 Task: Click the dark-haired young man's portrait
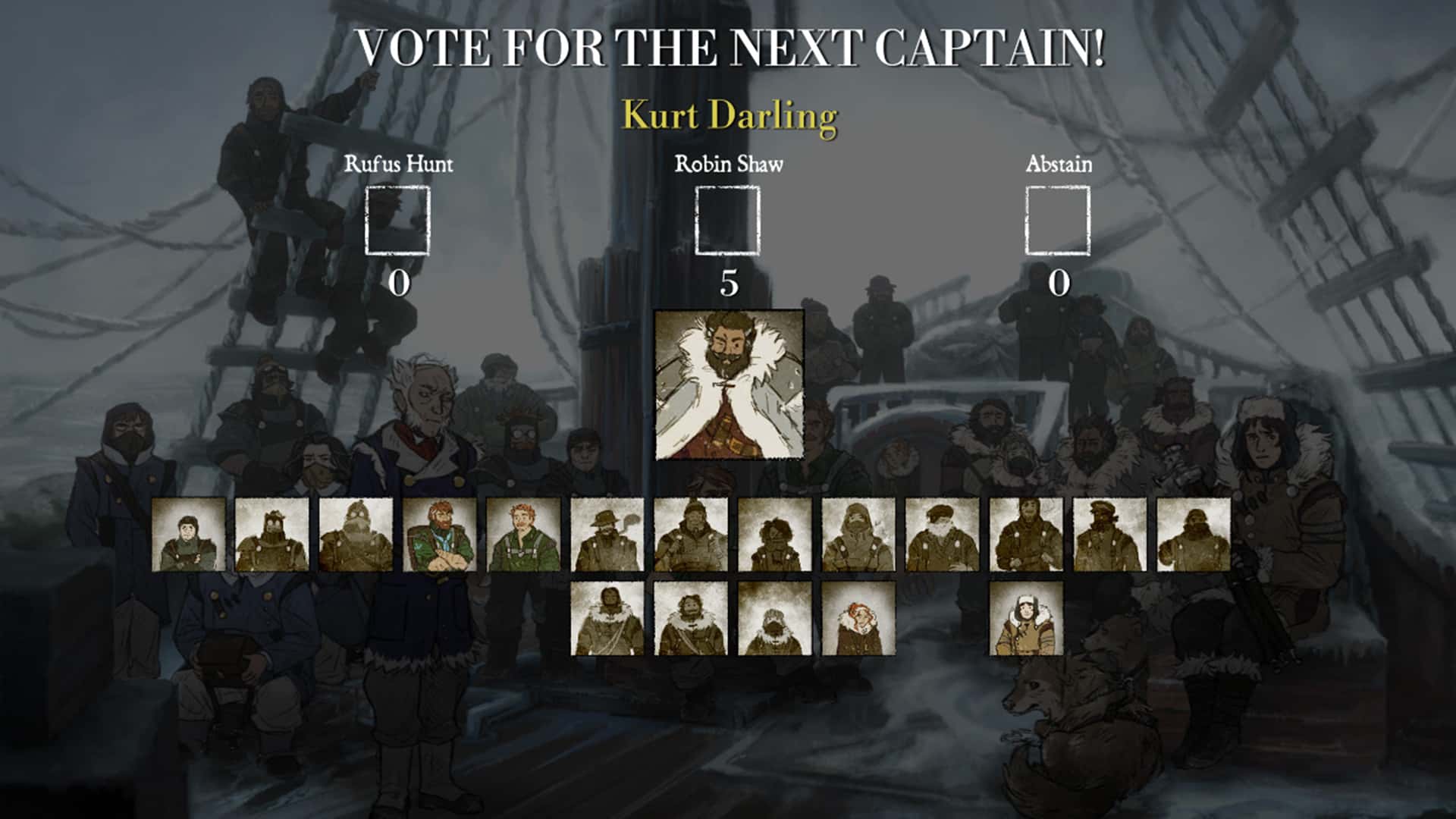pos(189,535)
